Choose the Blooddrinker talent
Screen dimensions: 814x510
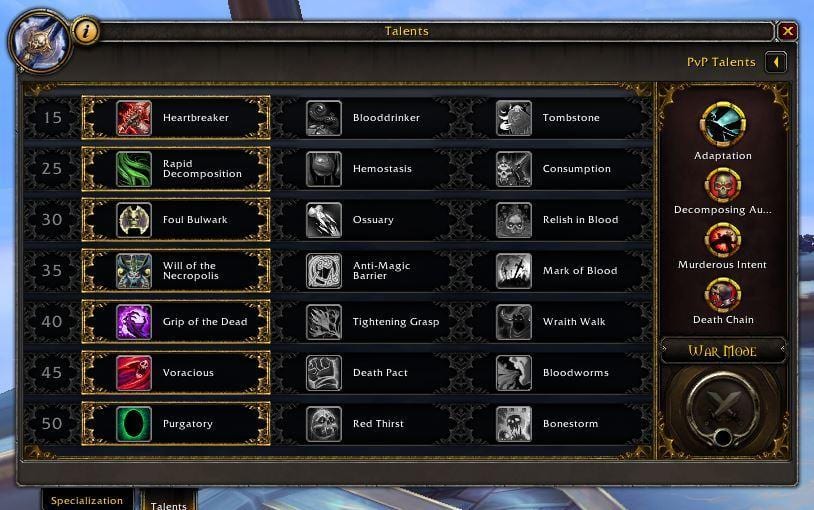(366, 118)
